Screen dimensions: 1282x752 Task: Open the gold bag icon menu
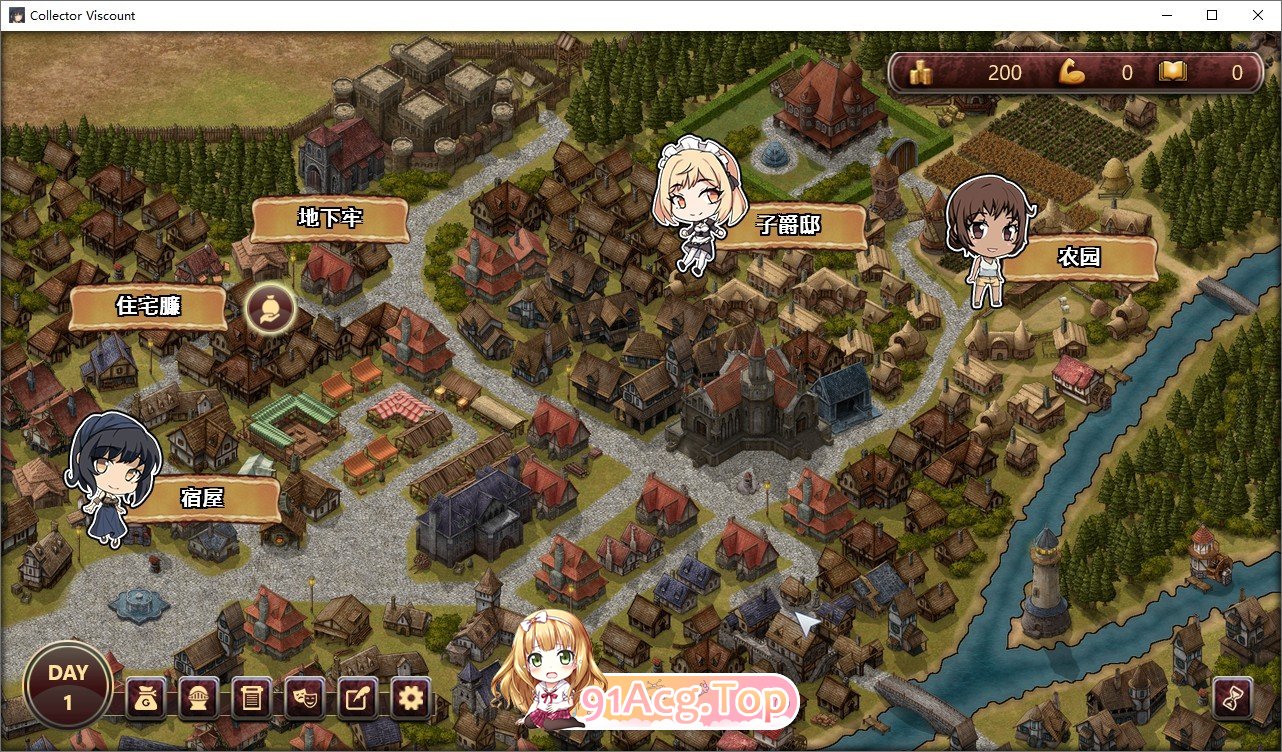click(x=146, y=699)
